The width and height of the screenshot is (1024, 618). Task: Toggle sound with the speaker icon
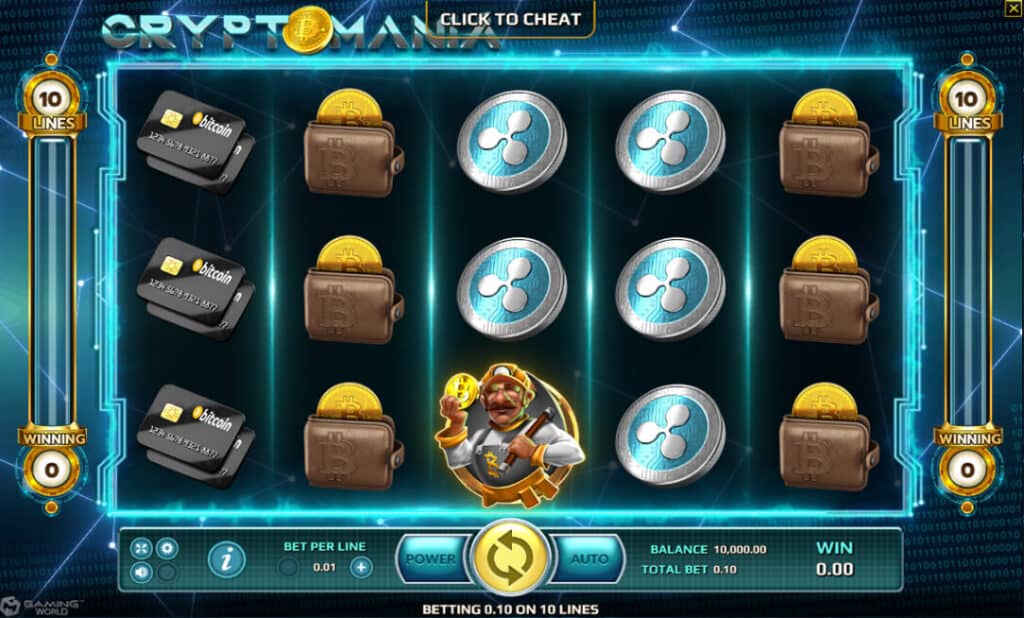click(x=141, y=573)
